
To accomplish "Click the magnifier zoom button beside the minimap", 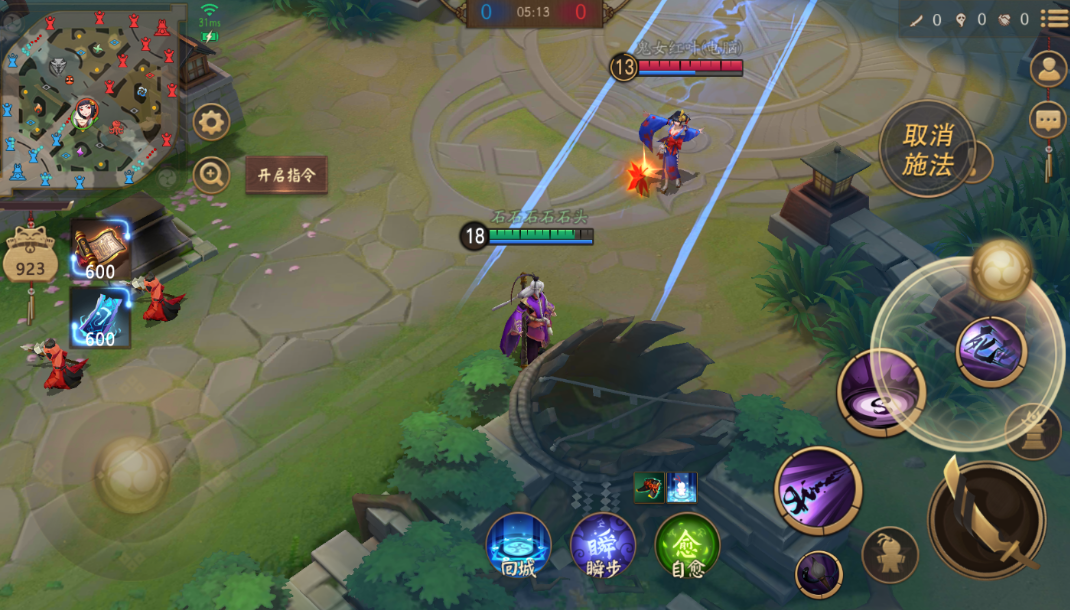I will pyautogui.click(x=211, y=175).
